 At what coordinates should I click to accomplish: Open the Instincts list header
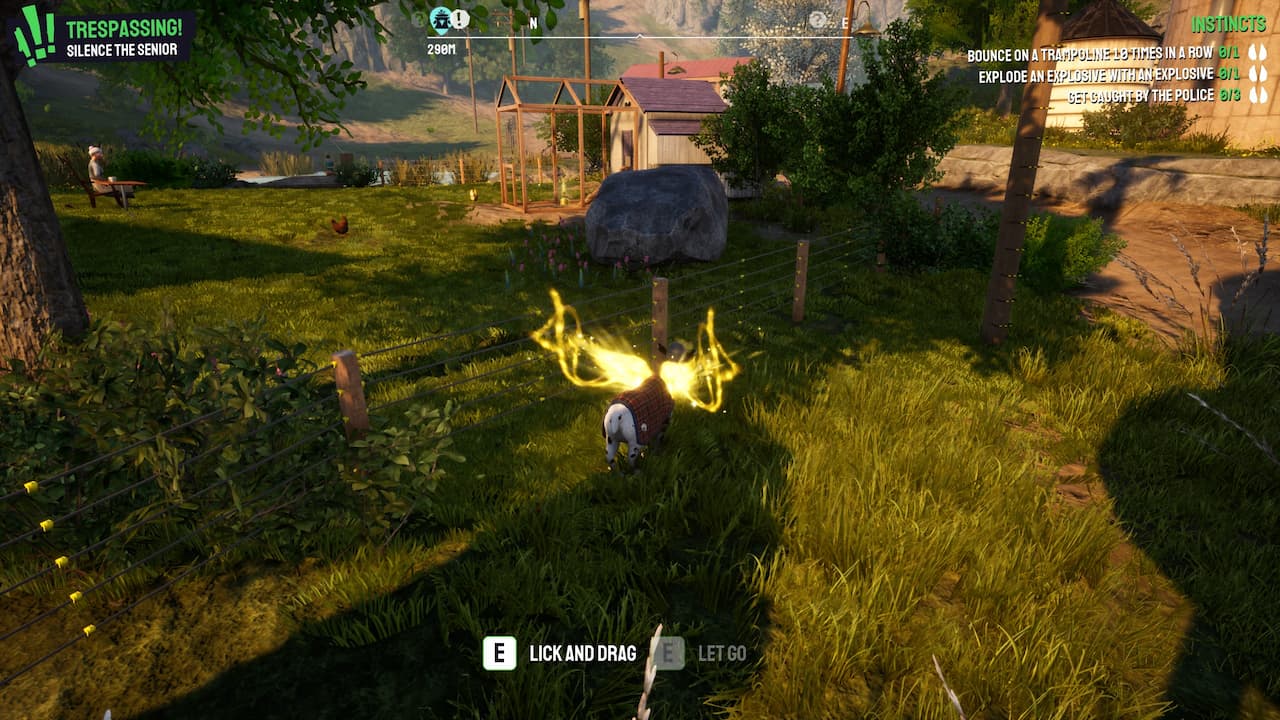pyautogui.click(x=1229, y=24)
